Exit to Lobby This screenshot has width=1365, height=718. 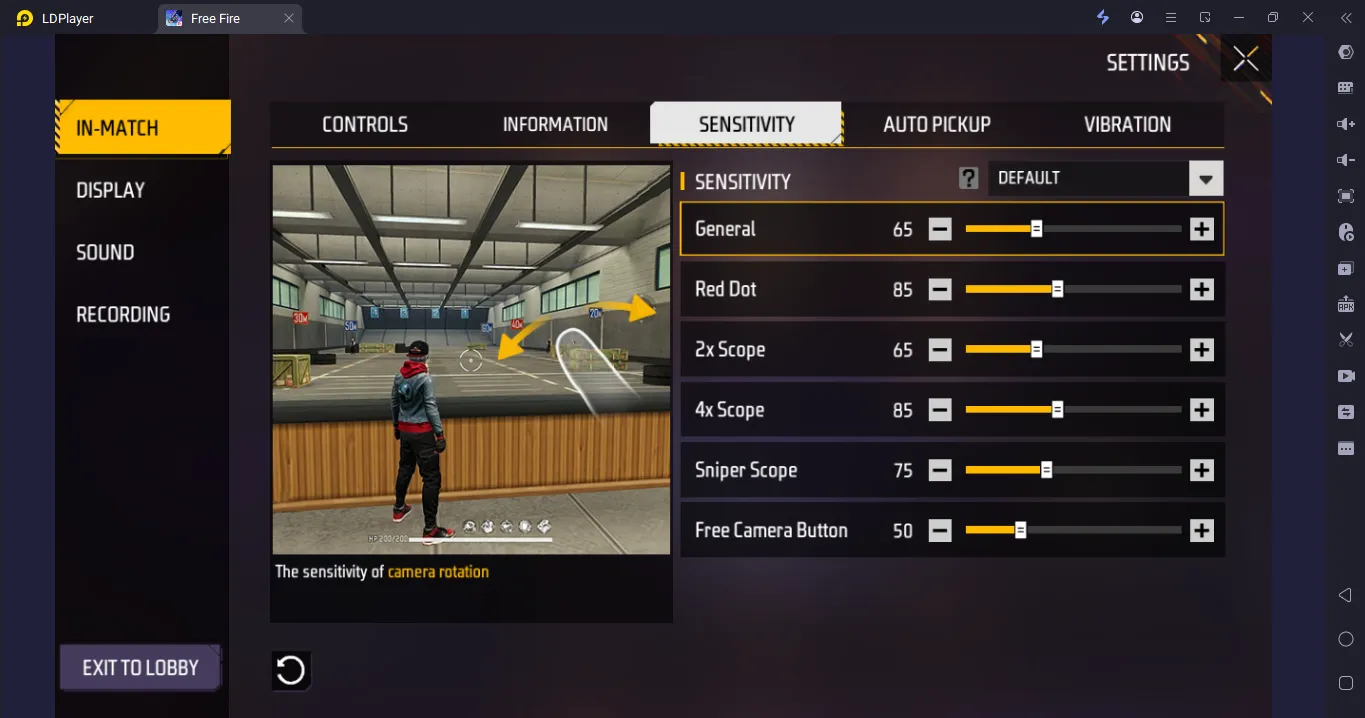click(x=140, y=667)
